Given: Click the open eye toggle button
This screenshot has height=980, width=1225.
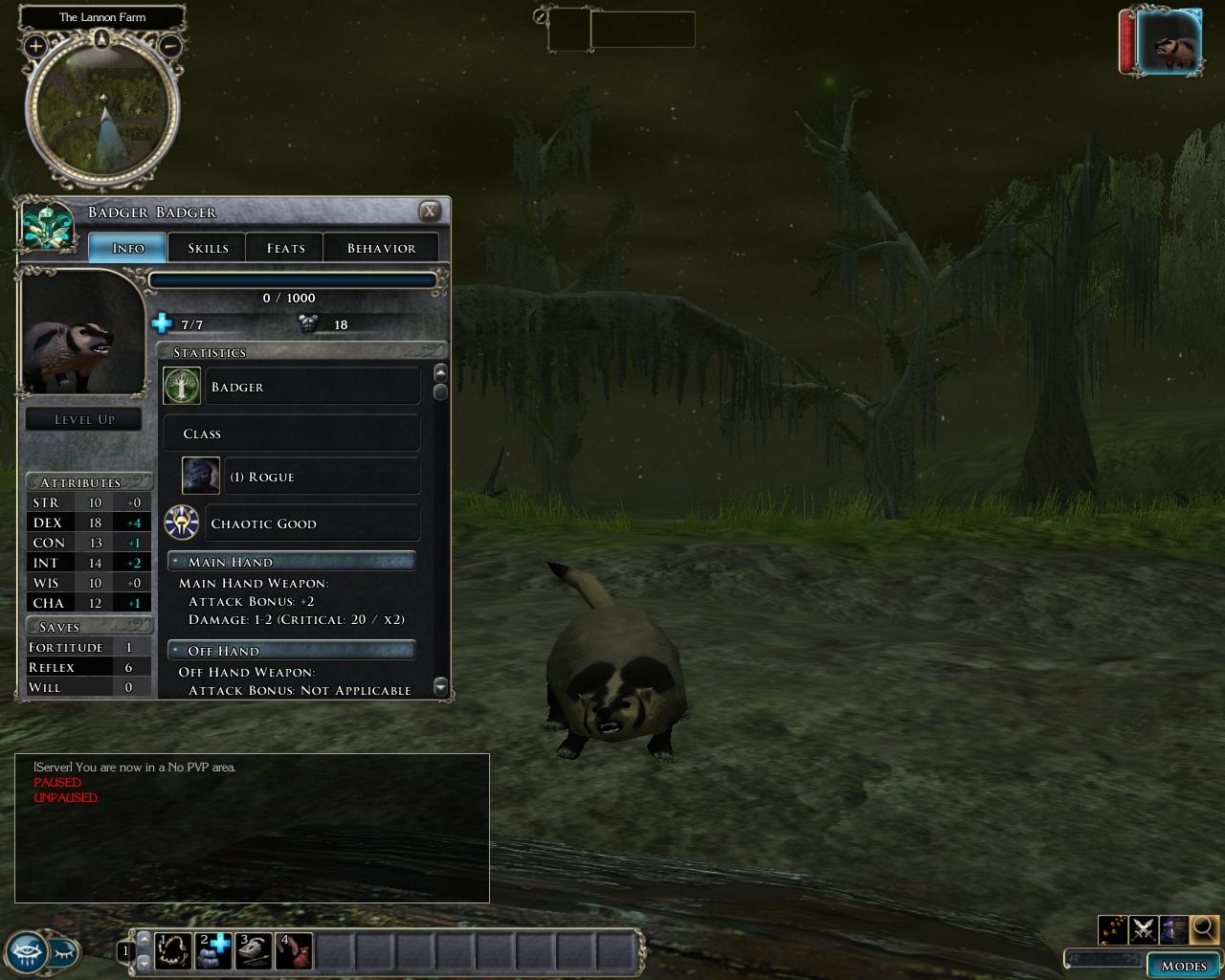Looking at the screenshot, I should [x=27, y=951].
